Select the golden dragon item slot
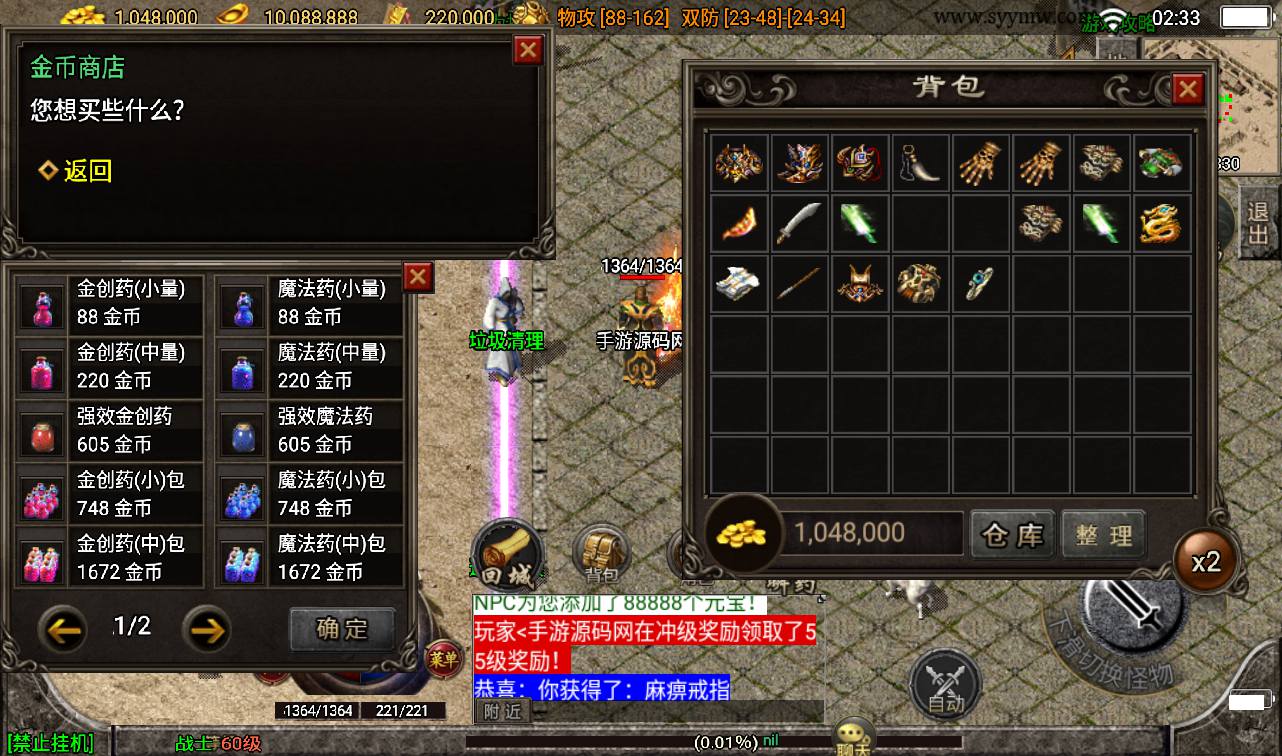The image size is (1282, 756). pos(1162,223)
